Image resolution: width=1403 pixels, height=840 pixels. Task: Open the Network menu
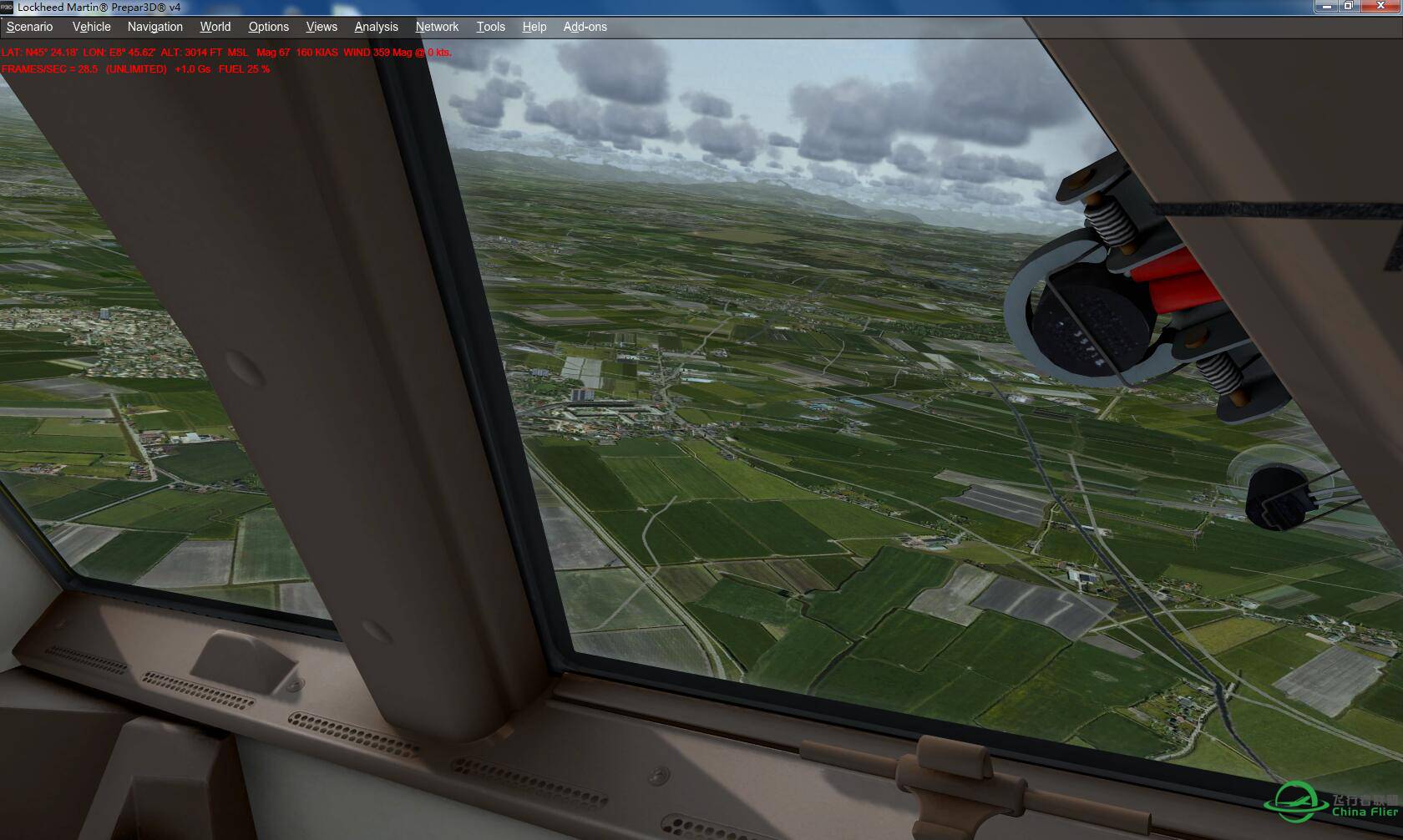tap(438, 27)
